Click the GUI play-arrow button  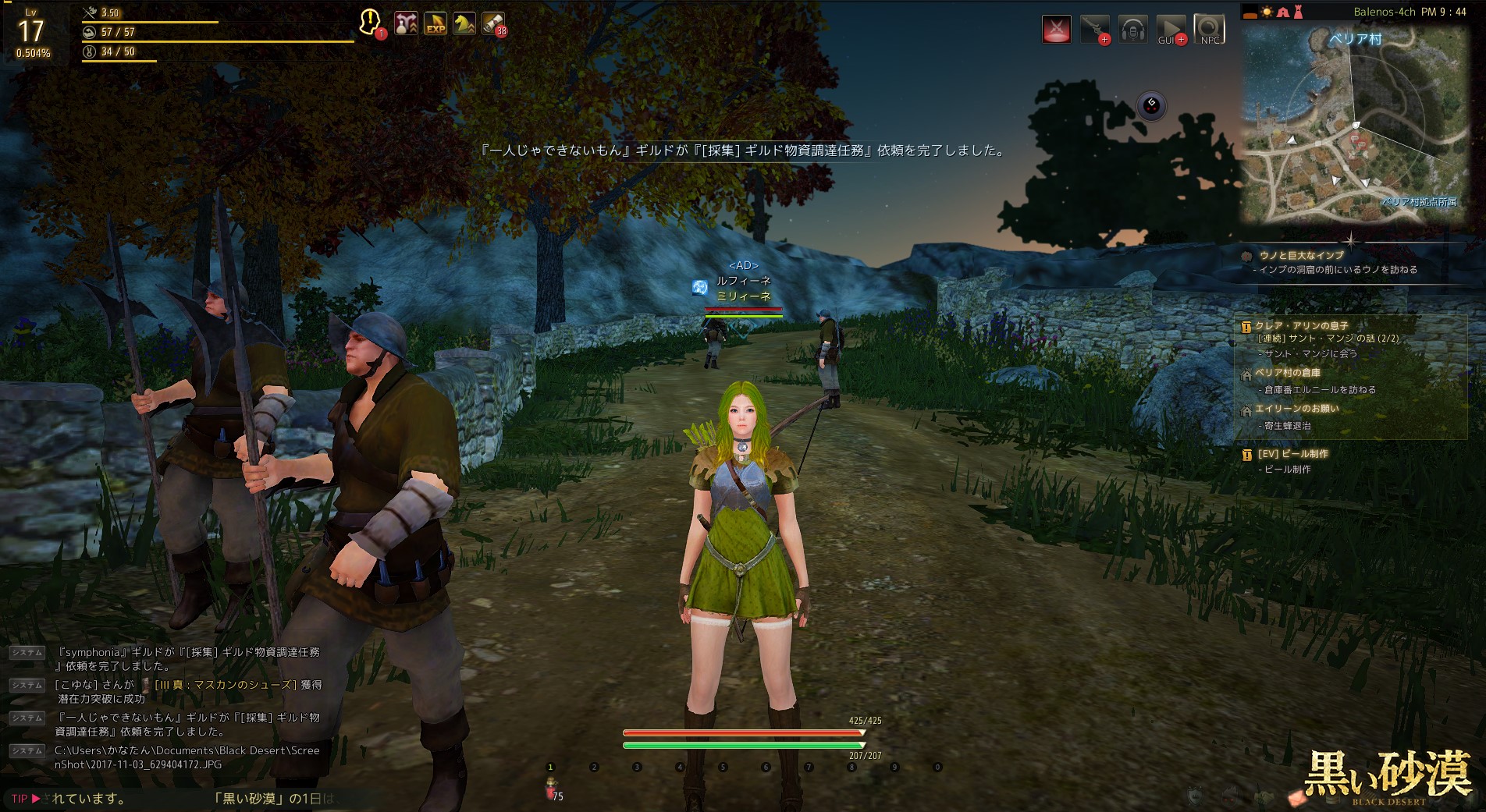coord(1170,30)
